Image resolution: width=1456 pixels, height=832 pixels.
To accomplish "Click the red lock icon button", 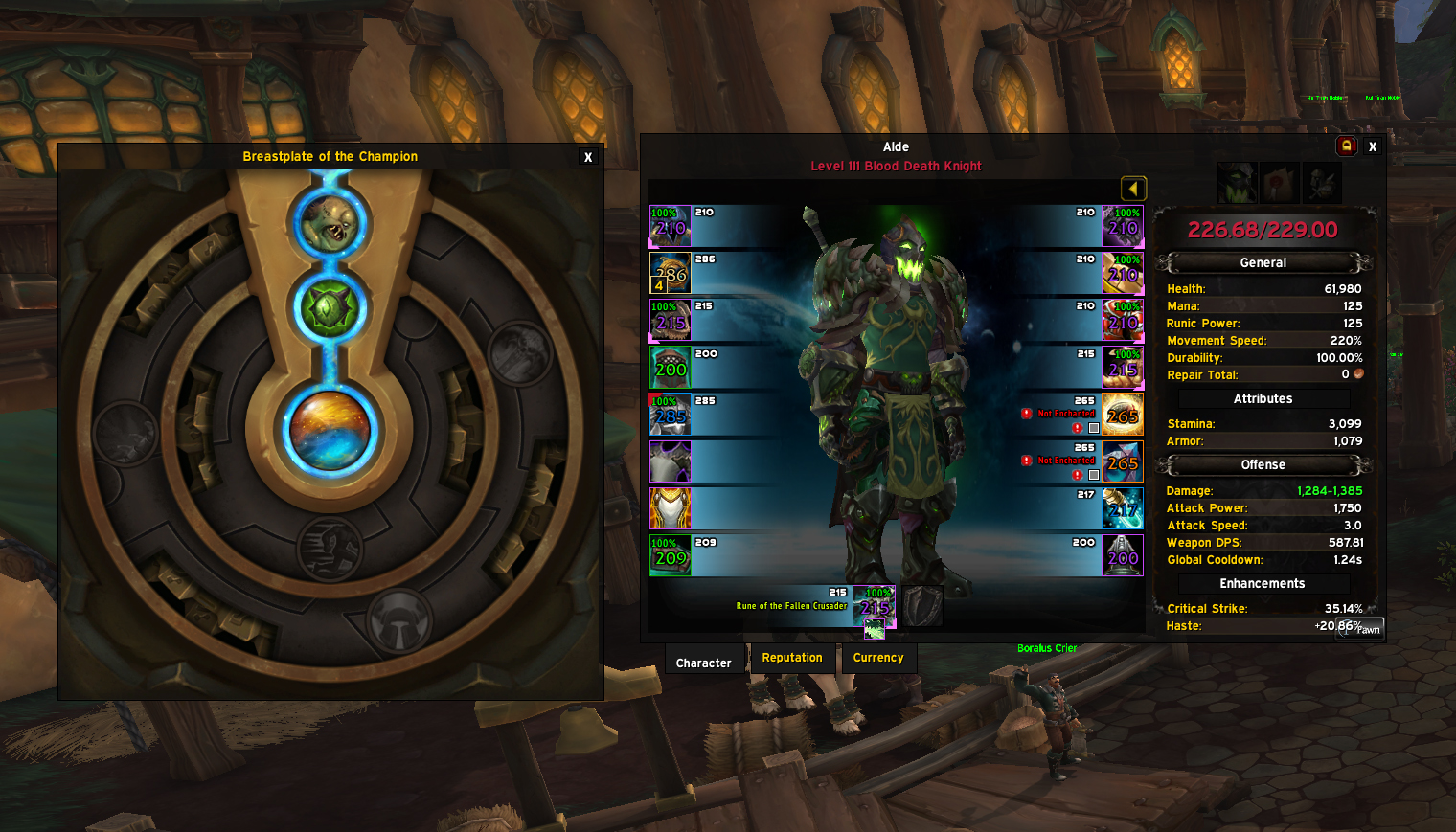I will point(1346,146).
